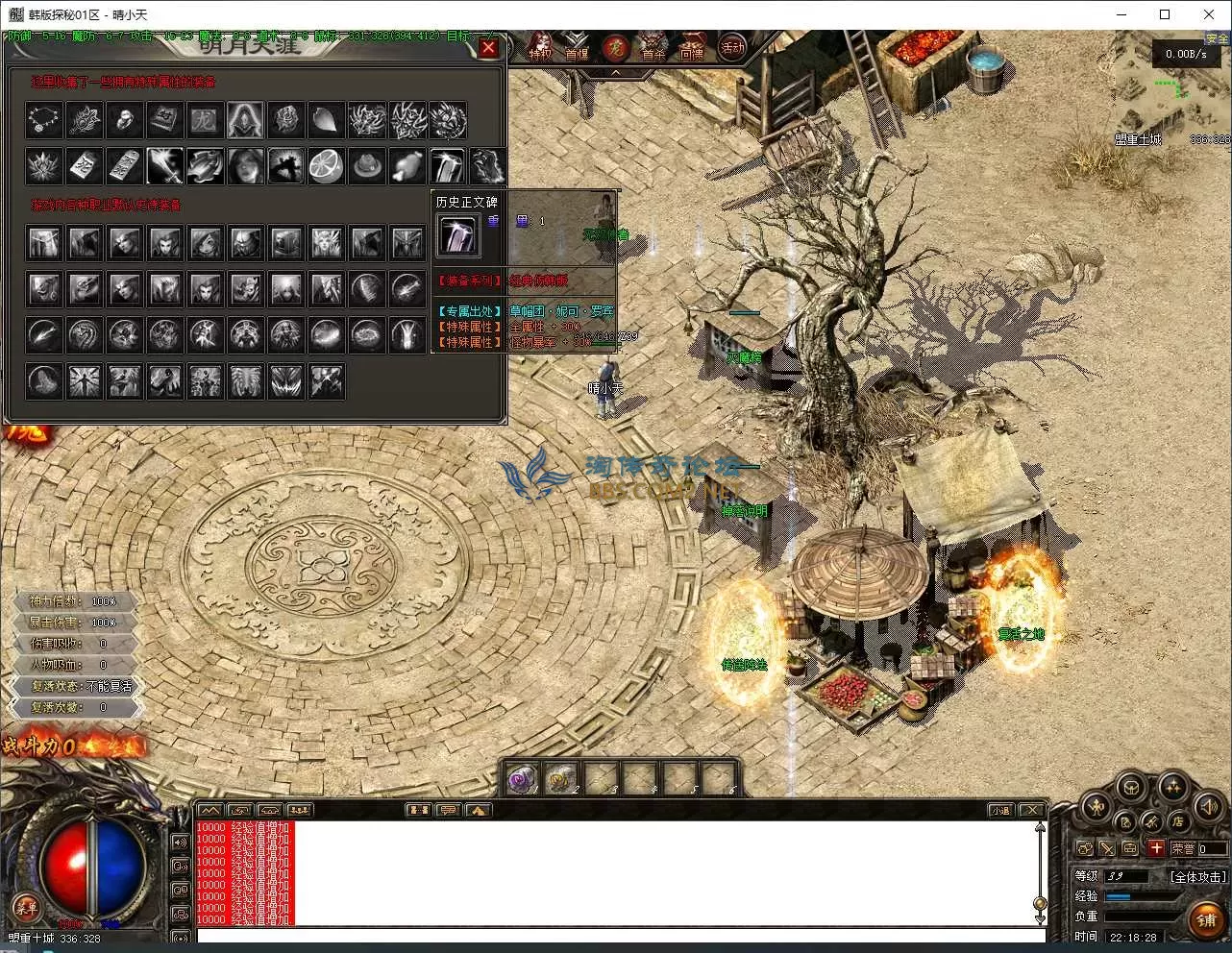The width and height of the screenshot is (1232, 953).
Task: Select the hat item icon
Action: [x=366, y=166]
